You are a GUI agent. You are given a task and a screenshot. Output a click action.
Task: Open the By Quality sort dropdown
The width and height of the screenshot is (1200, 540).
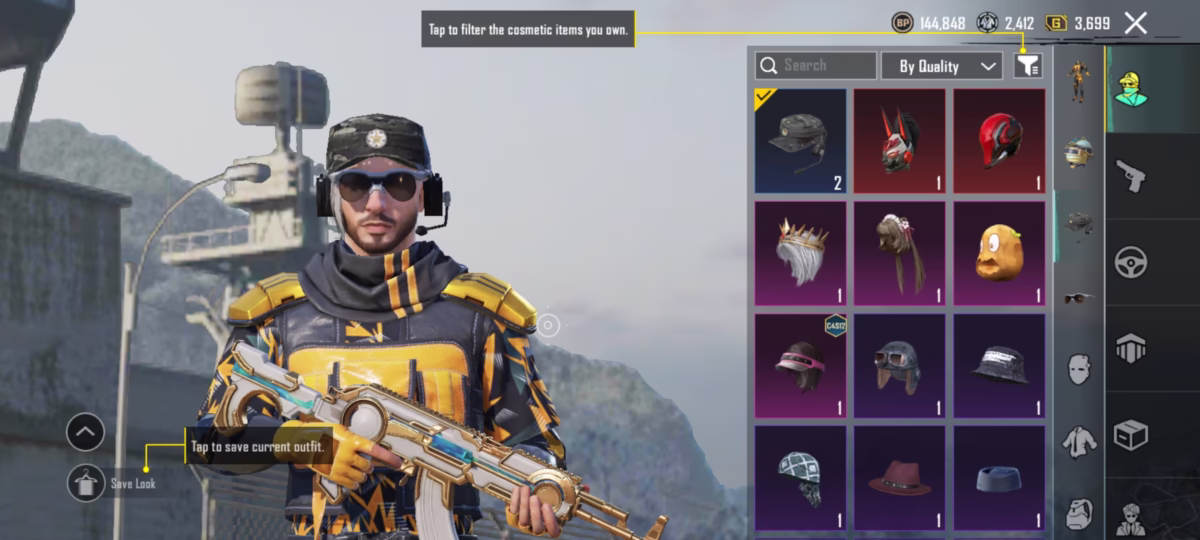pyautogui.click(x=941, y=66)
